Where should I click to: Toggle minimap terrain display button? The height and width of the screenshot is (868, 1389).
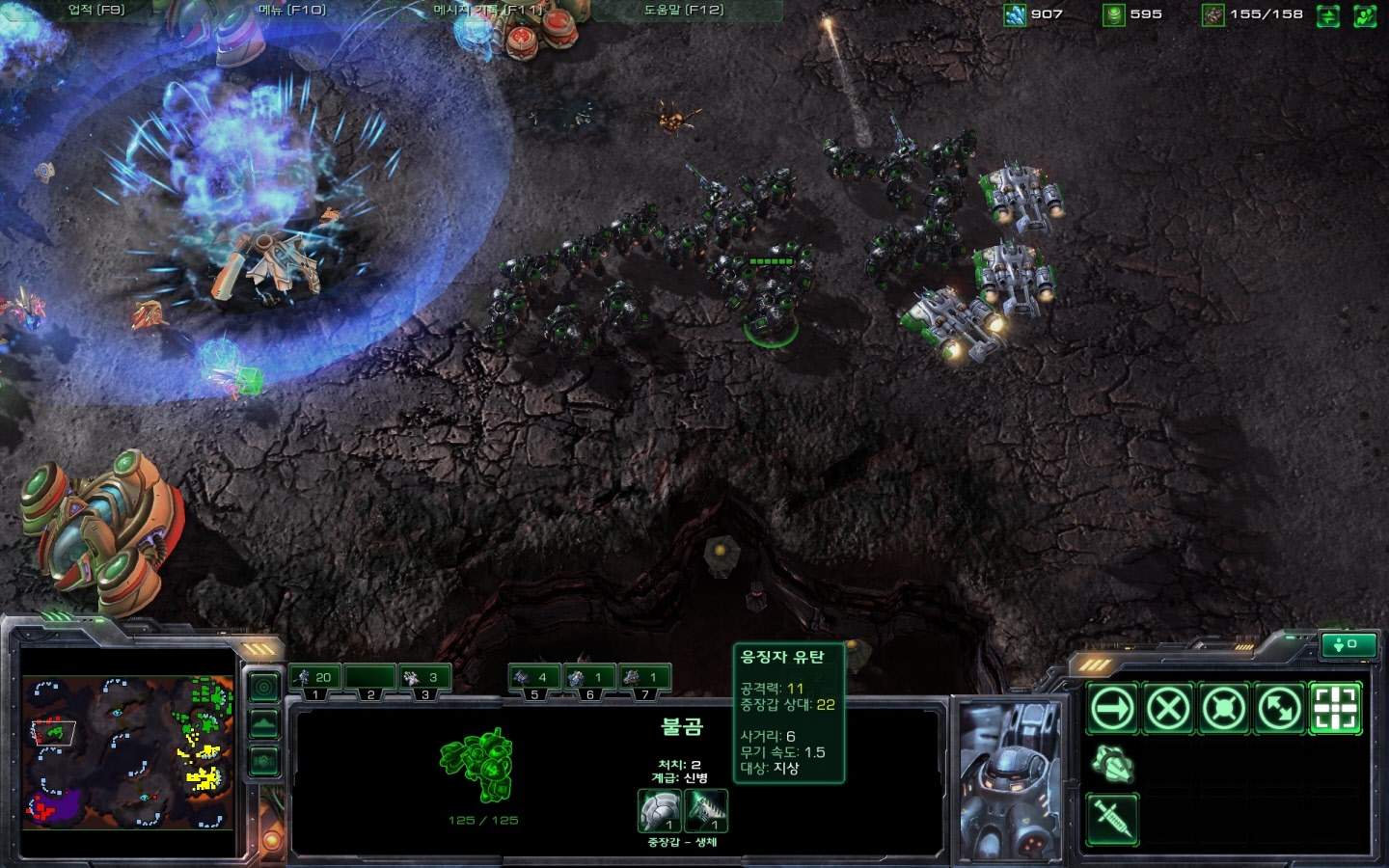pyautogui.click(x=264, y=724)
